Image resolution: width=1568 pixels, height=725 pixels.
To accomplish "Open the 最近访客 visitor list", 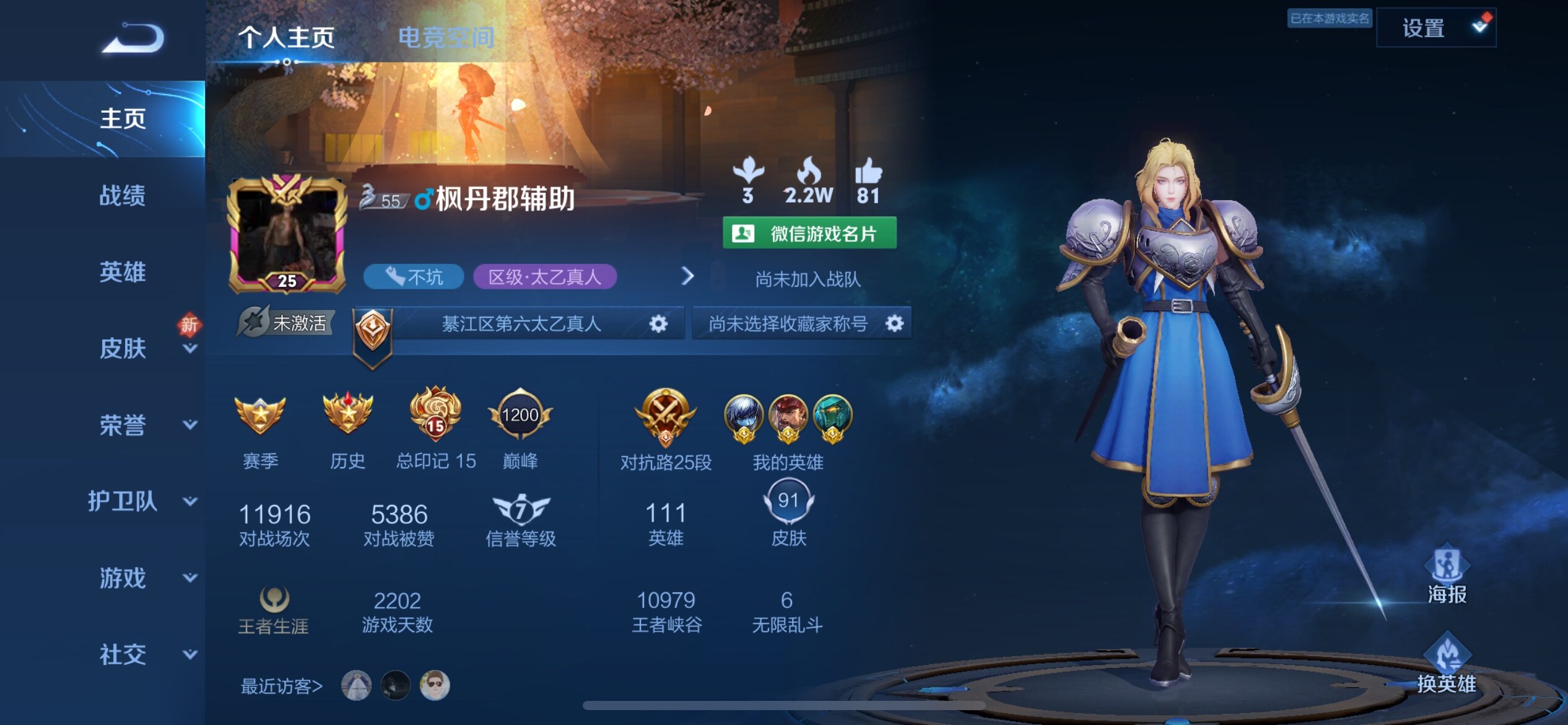I will click(282, 686).
